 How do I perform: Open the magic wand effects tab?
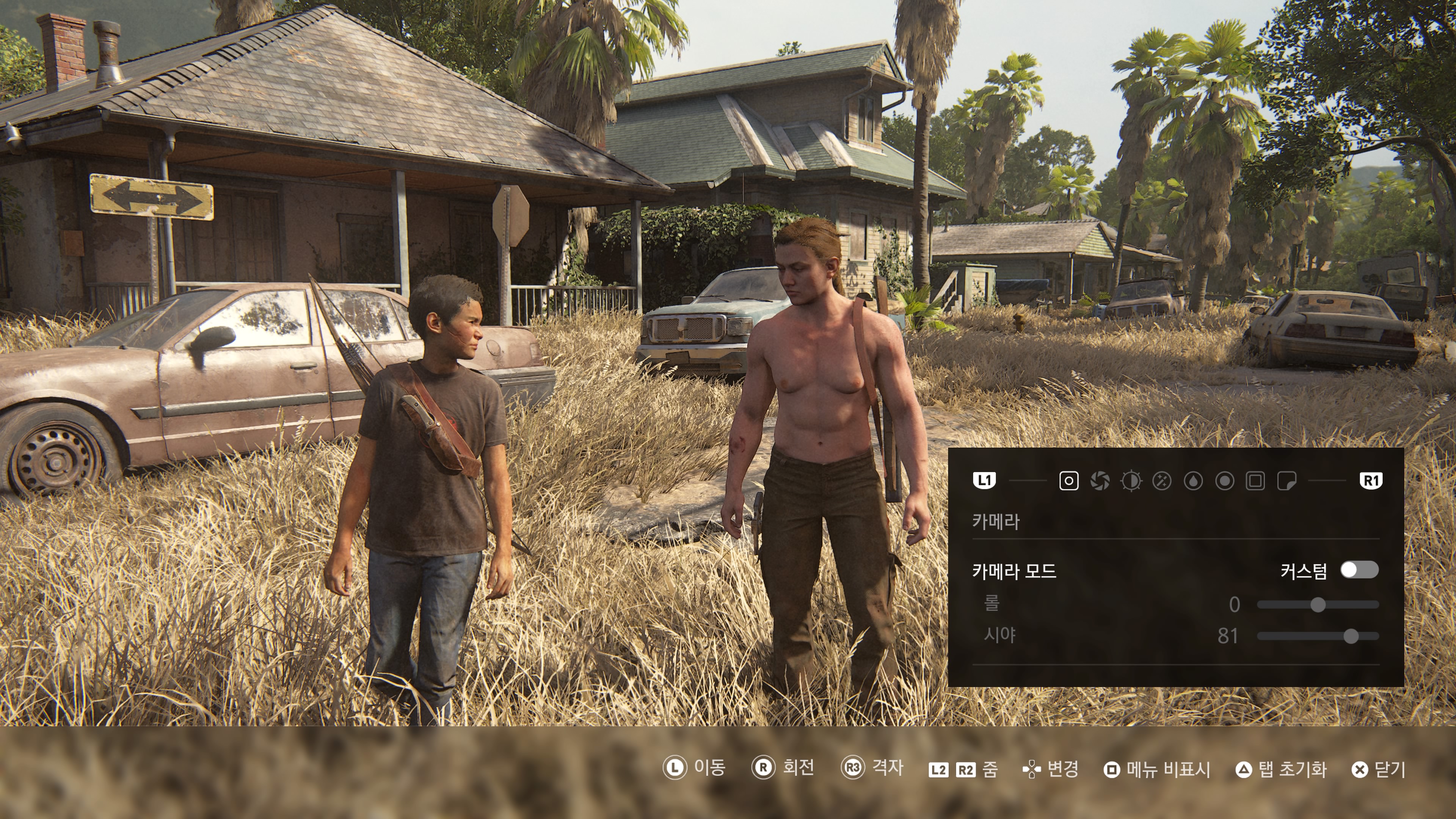pyautogui.click(x=1162, y=481)
